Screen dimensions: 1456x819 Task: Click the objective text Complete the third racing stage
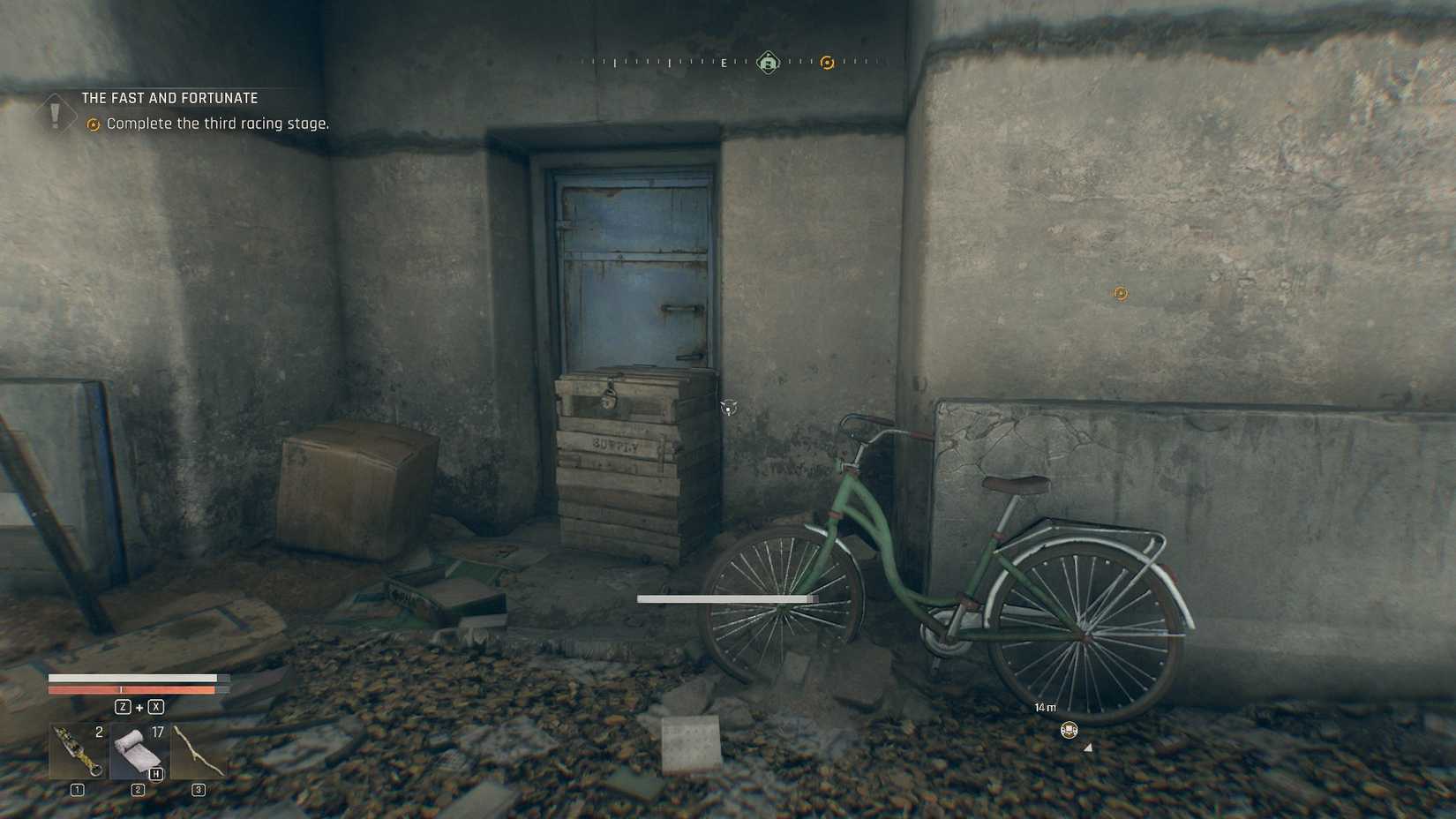(x=217, y=124)
